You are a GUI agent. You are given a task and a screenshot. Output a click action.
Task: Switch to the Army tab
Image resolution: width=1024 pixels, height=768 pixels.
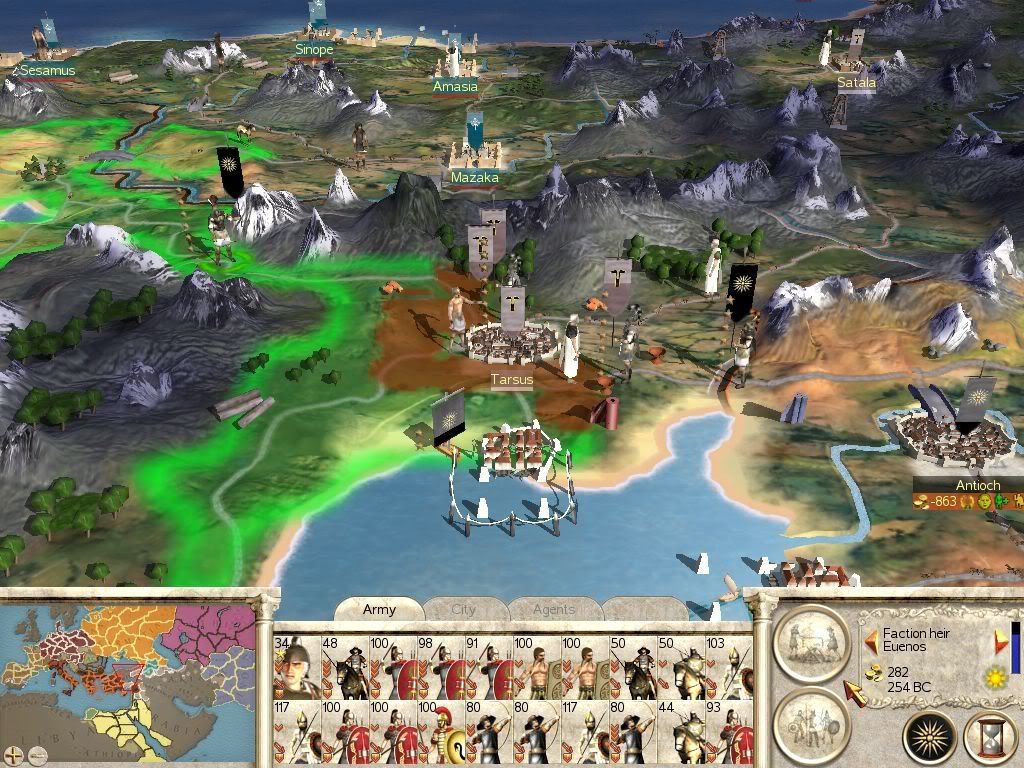pos(379,610)
